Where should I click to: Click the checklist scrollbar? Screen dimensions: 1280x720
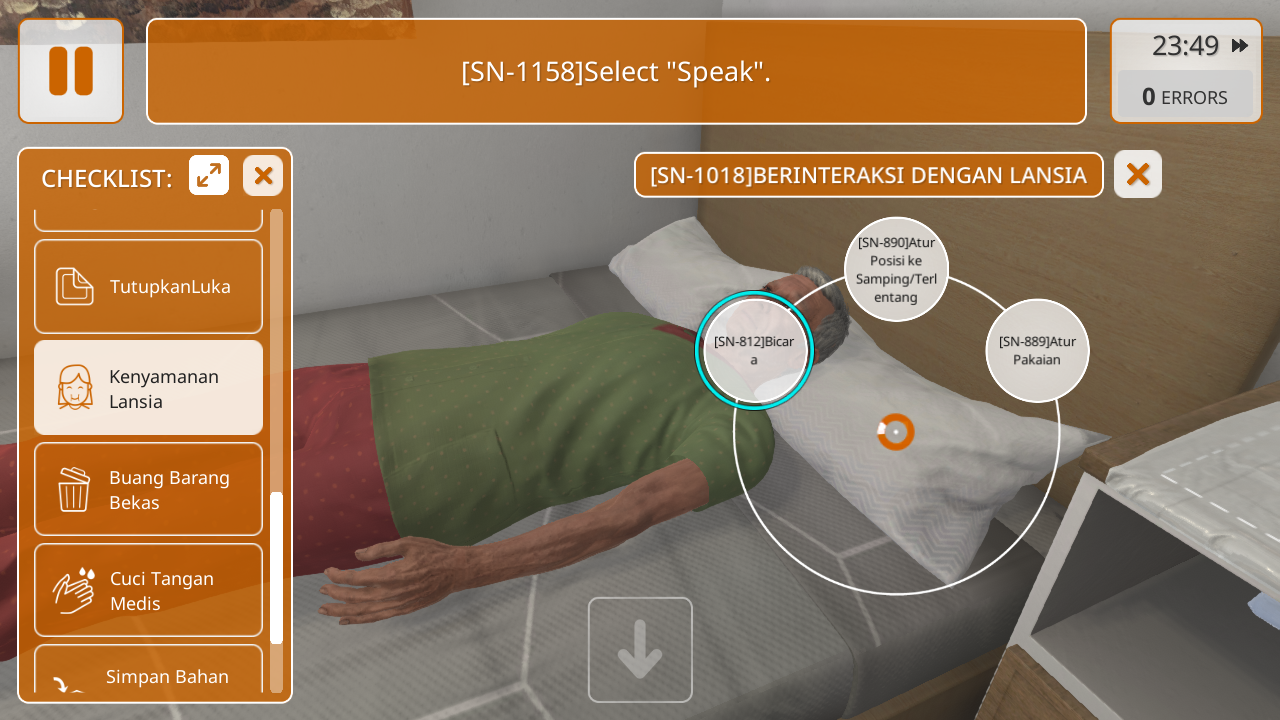point(276,566)
